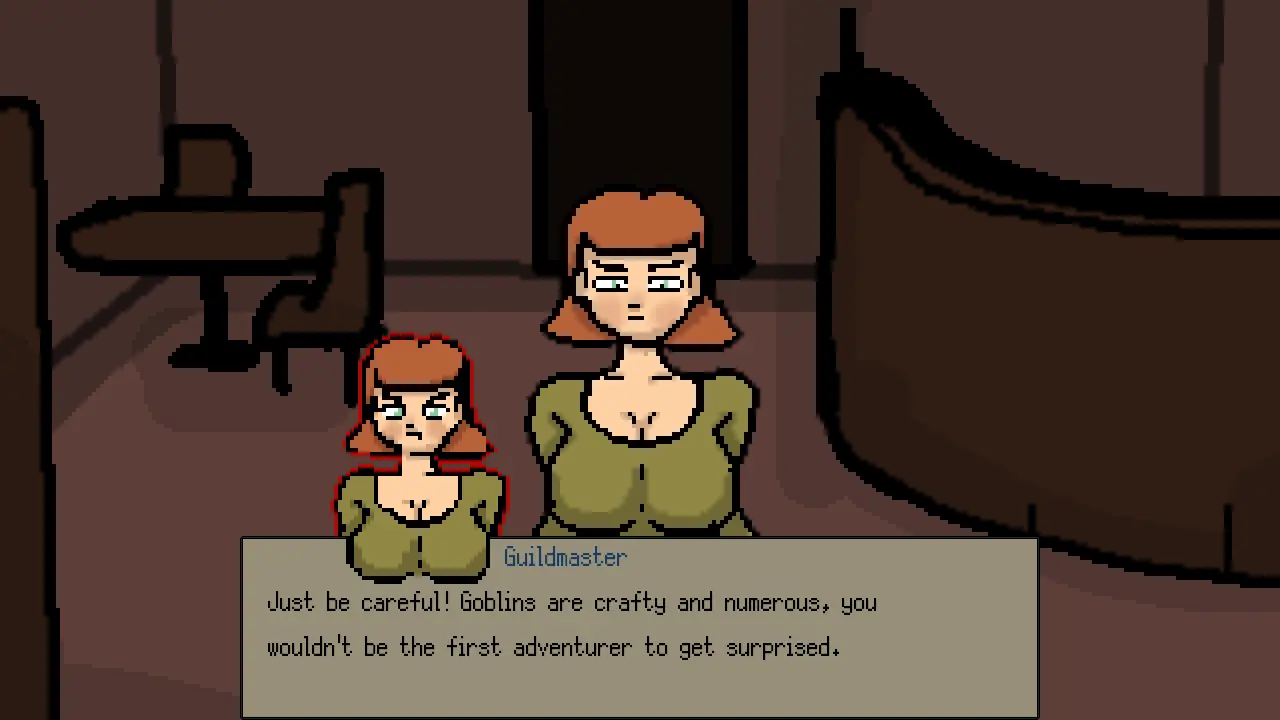This screenshot has height=720, width=1280.
Task: Advance the Guildmaster's dialogue box
Action: click(640, 628)
